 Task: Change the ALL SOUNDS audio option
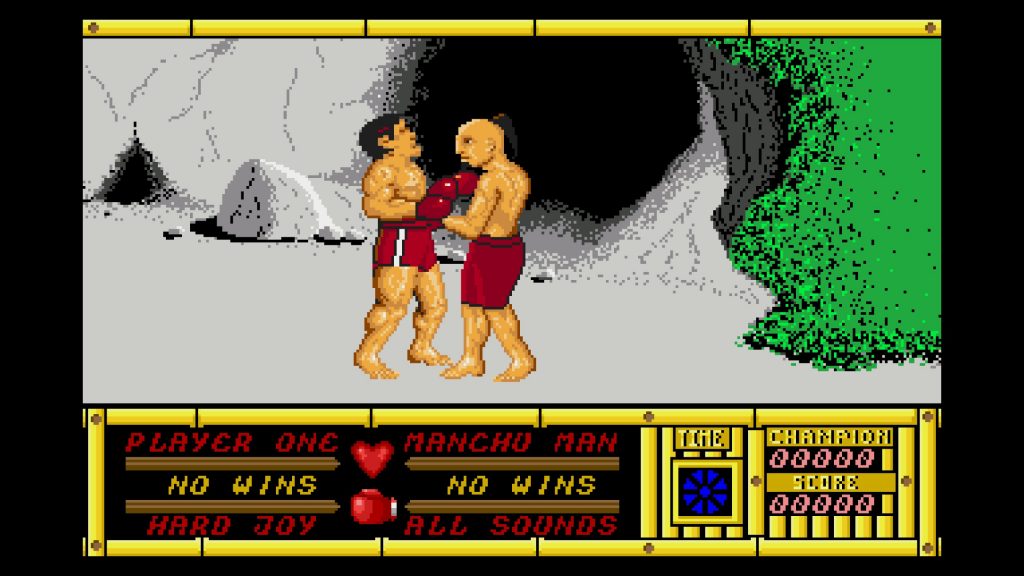[510, 524]
